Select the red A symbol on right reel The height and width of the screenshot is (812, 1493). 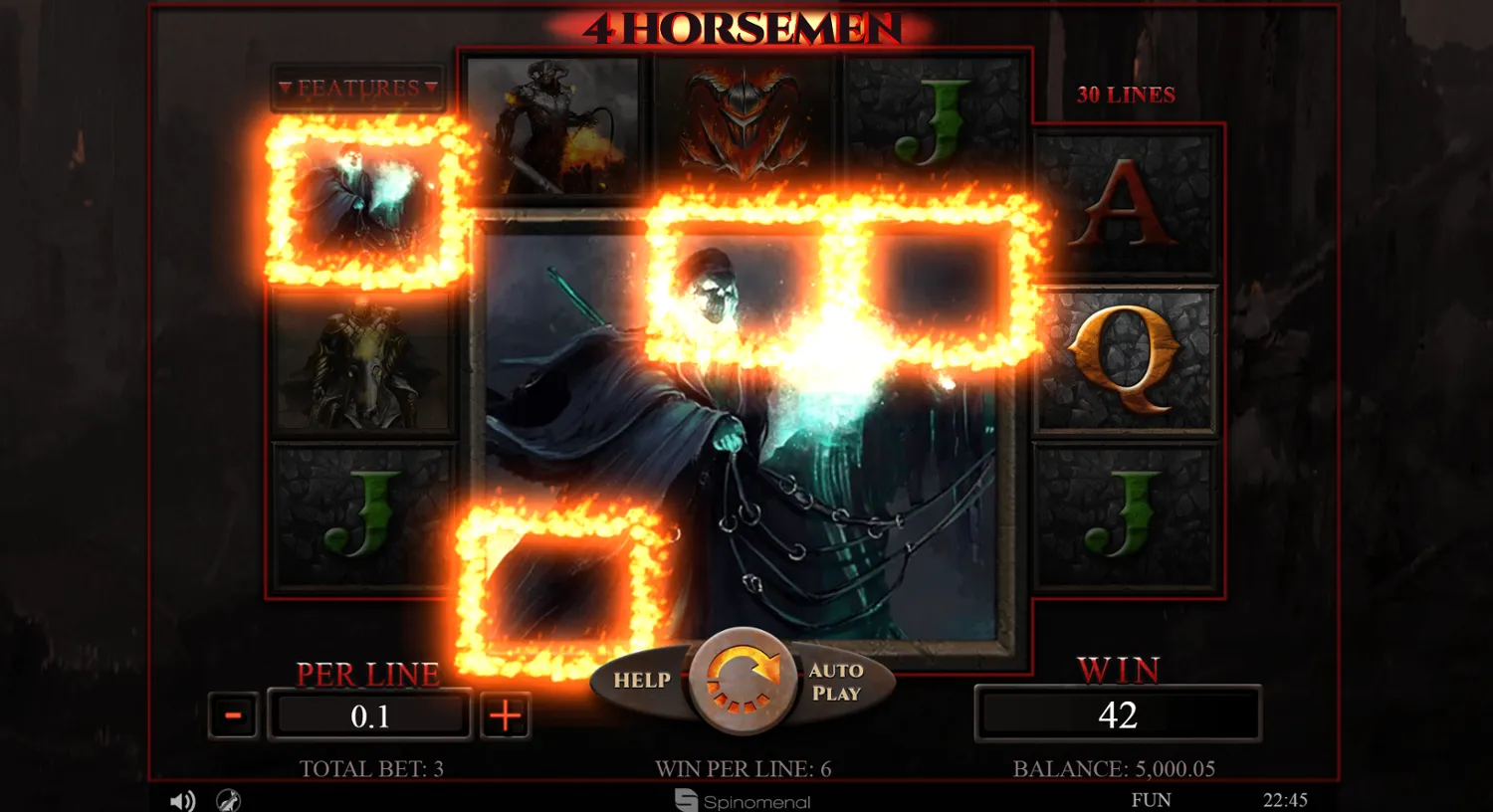point(1124,207)
